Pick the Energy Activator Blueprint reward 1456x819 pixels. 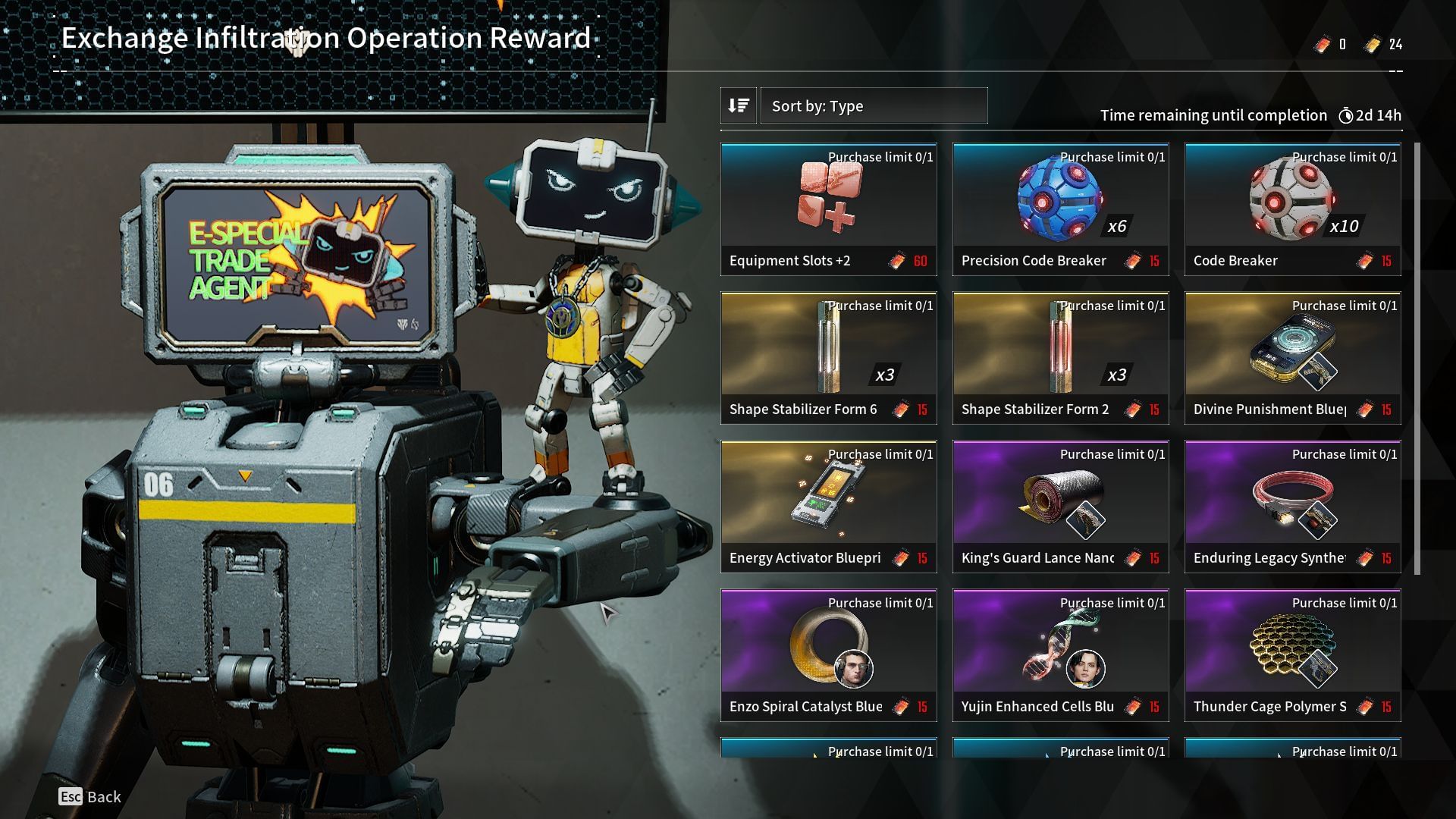[829, 507]
